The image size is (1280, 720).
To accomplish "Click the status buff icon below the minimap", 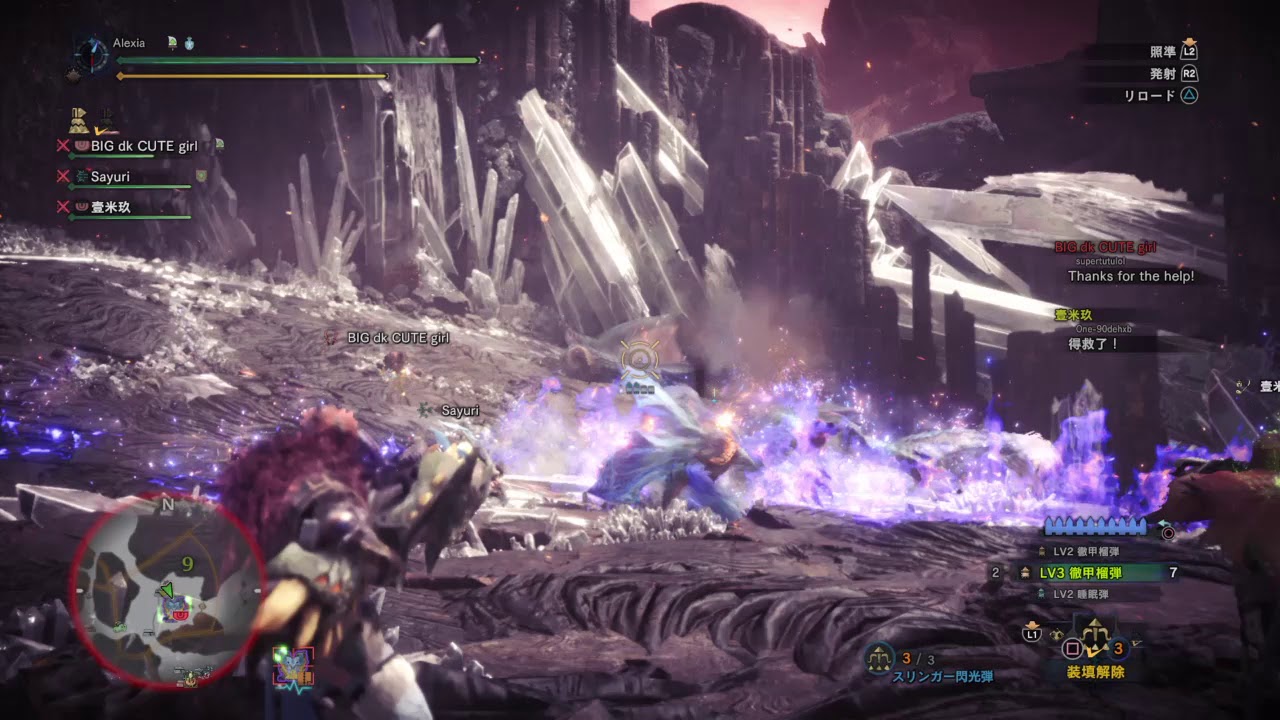I will [x=293, y=667].
